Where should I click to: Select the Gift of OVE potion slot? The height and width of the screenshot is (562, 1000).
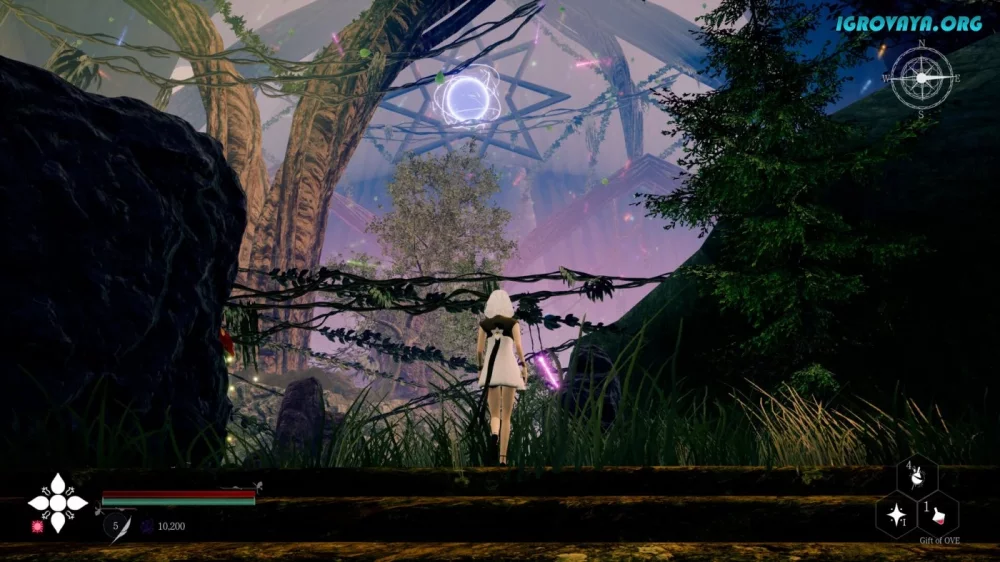point(938,516)
